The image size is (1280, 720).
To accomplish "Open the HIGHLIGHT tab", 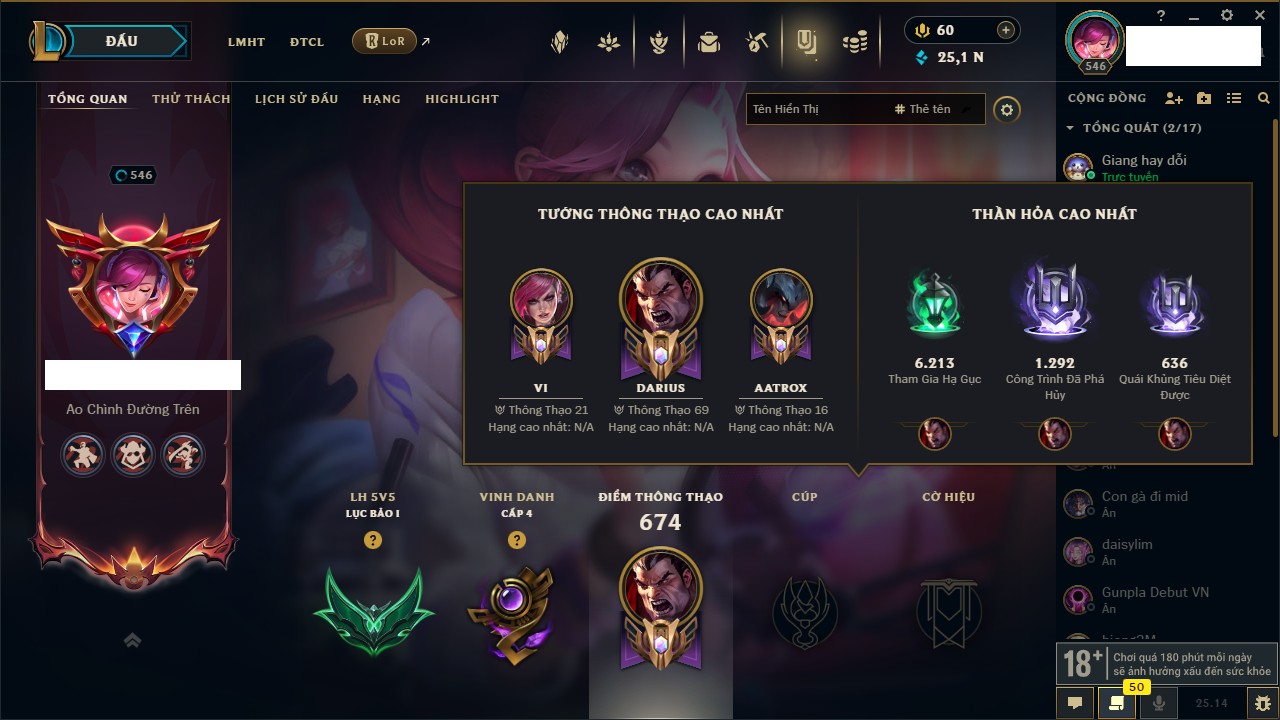I will point(461,99).
